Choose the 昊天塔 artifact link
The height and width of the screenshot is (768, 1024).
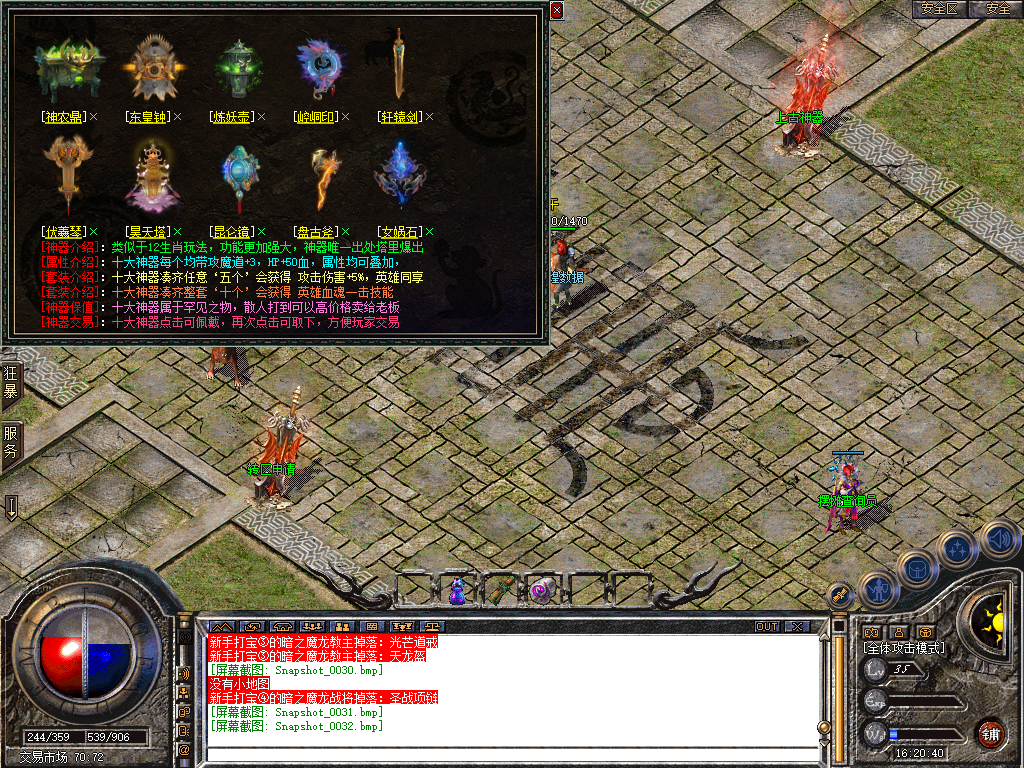point(147,231)
